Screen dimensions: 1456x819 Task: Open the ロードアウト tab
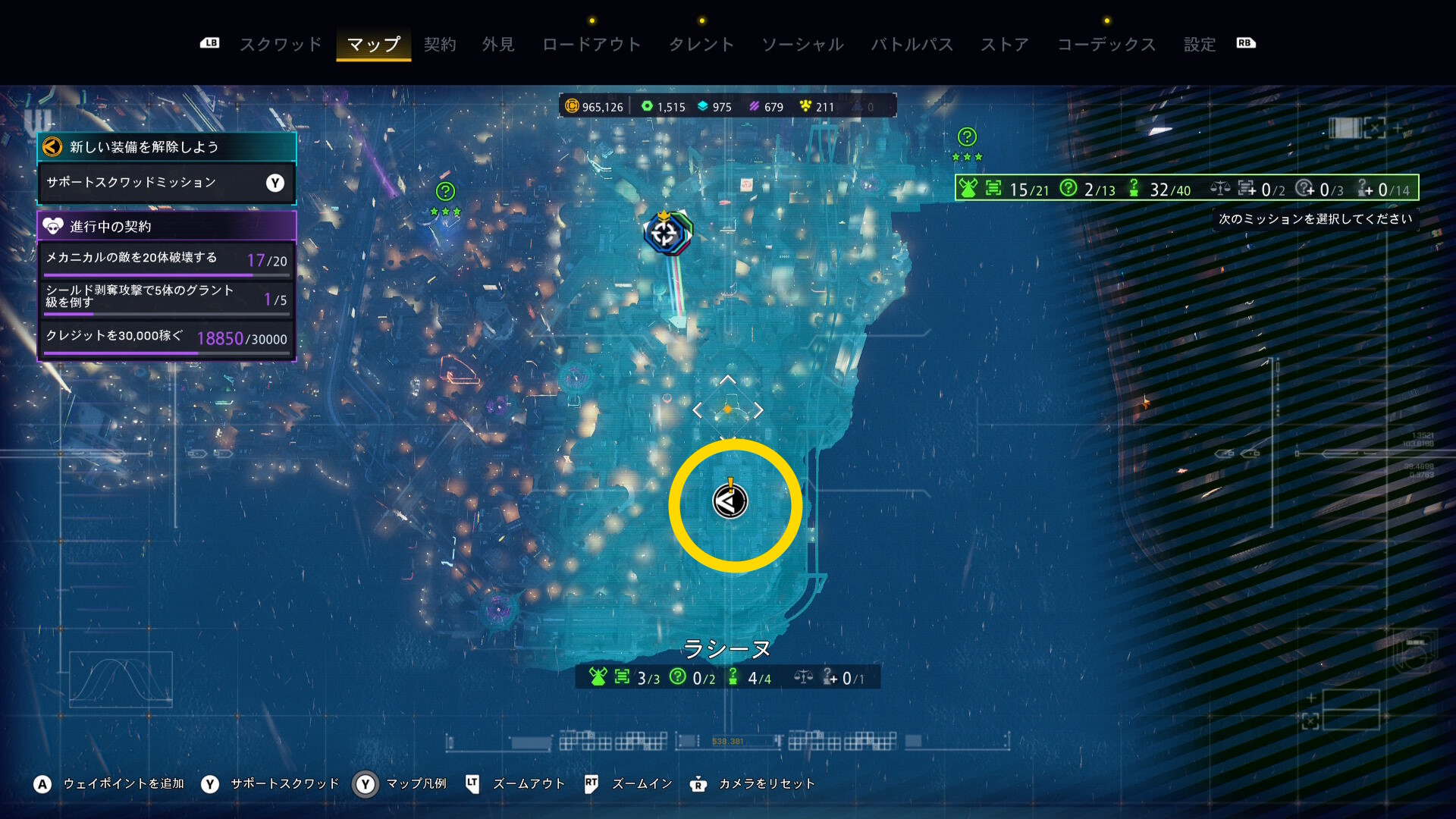tap(591, 45)
